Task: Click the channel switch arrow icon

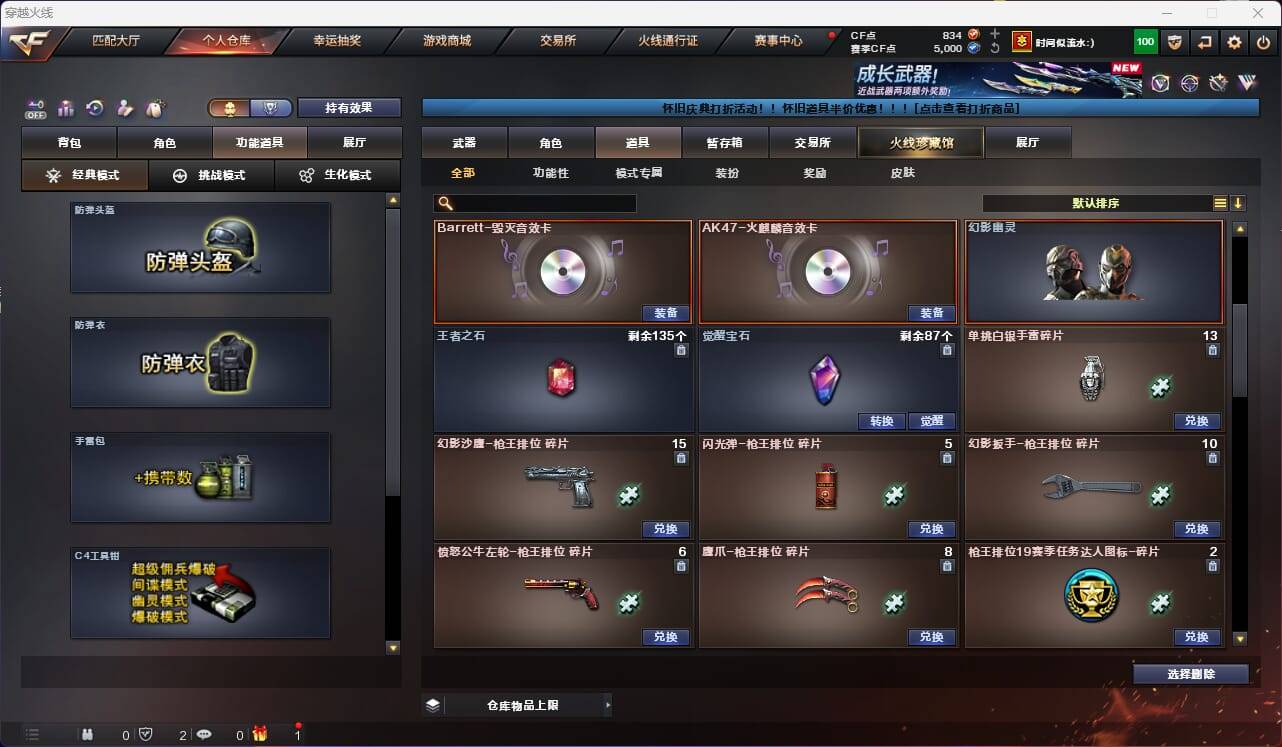Action: click(1205, 42)
